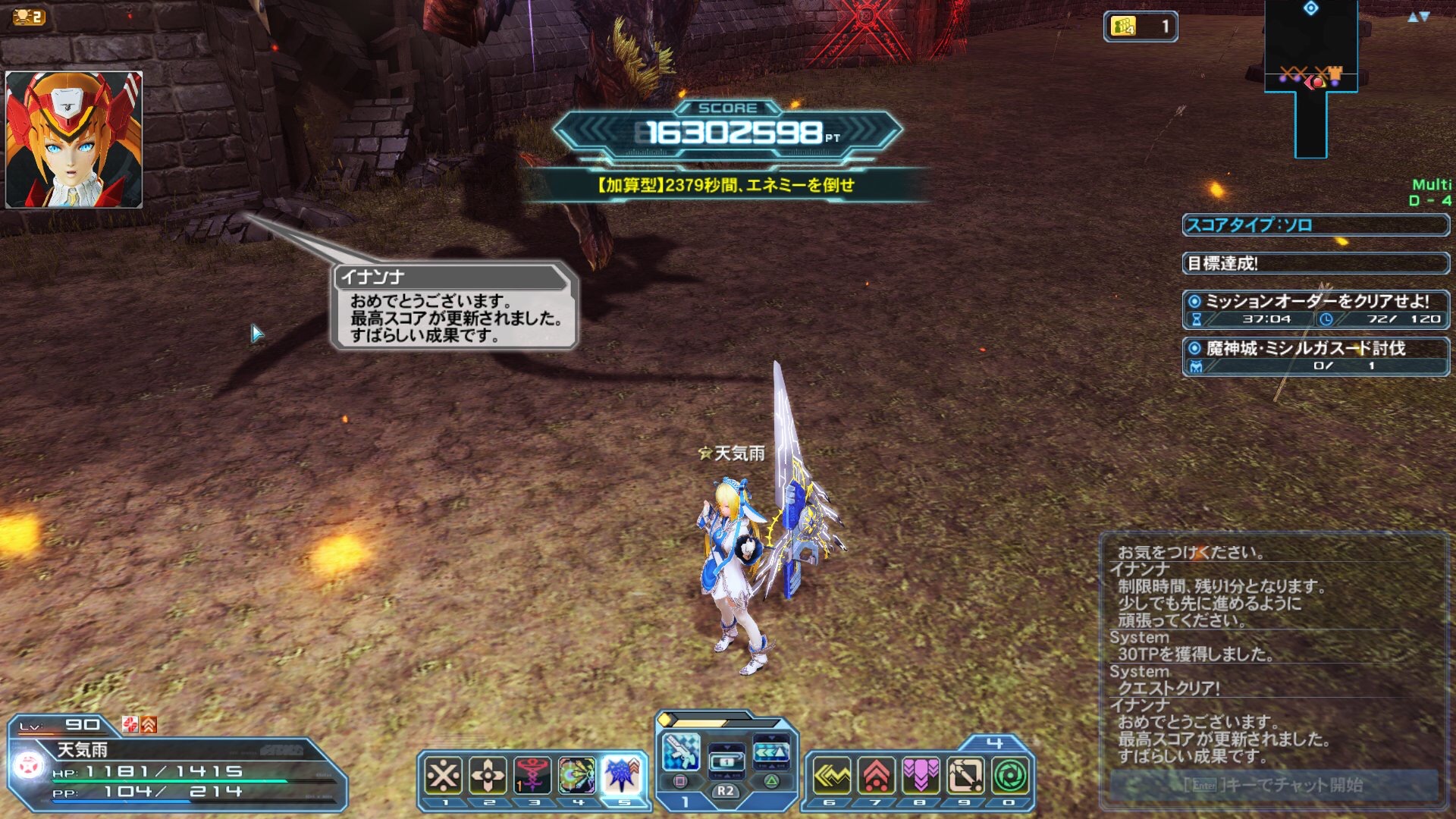Select the mission order clear objective

(1316, 309)
